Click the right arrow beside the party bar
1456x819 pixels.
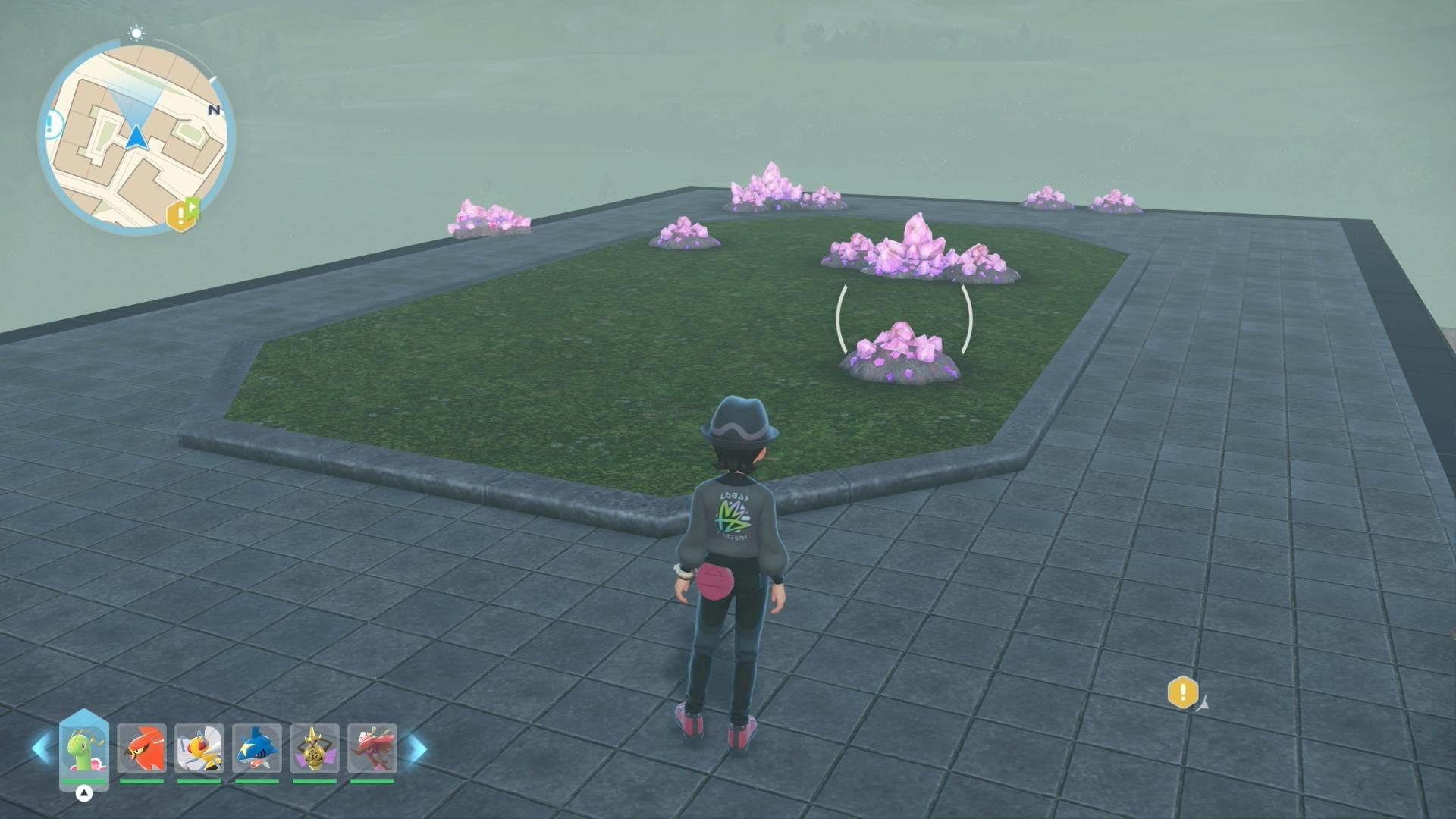click(417, 748)
